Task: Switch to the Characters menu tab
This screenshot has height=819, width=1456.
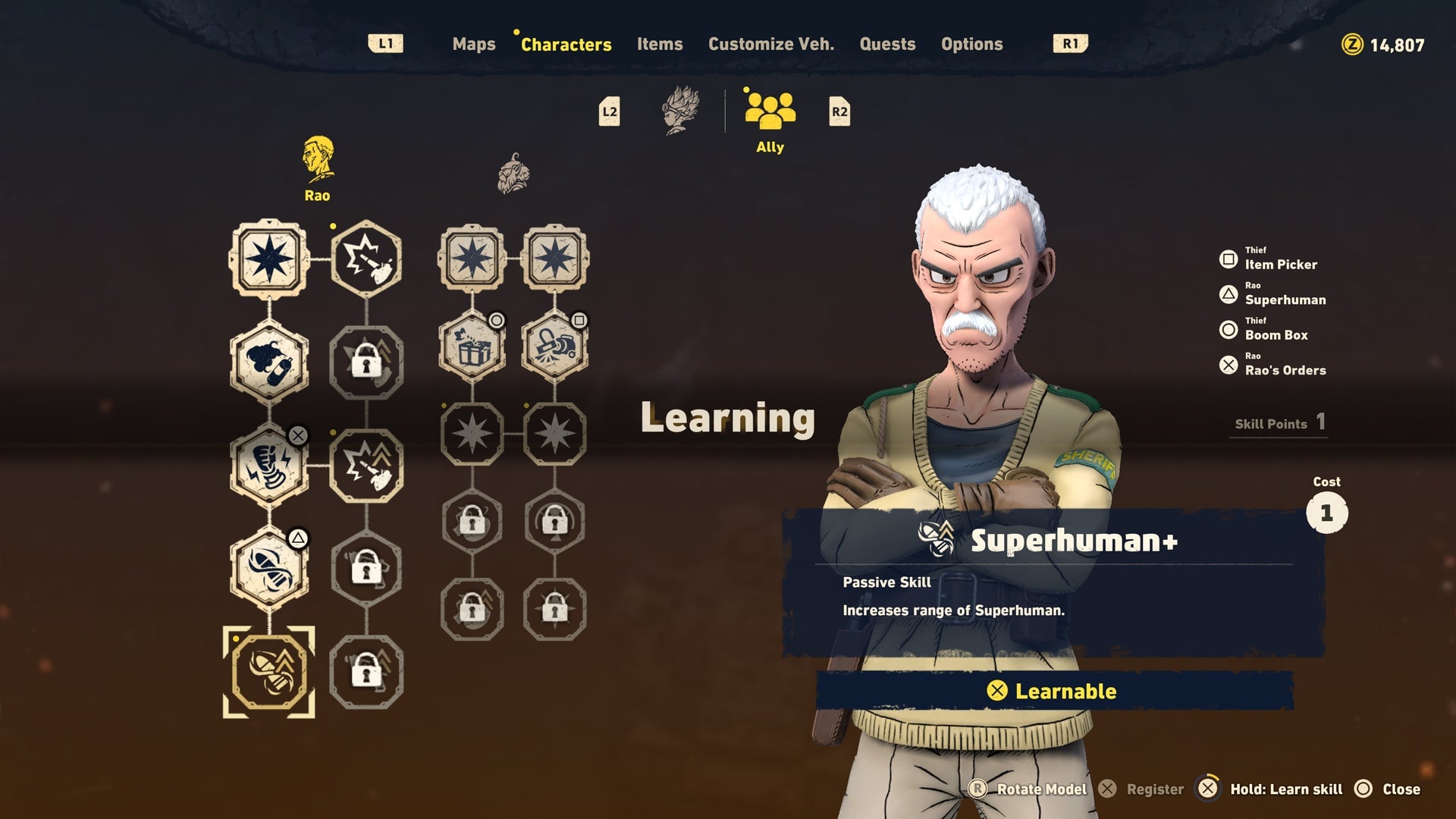Action: coord(566,44)
